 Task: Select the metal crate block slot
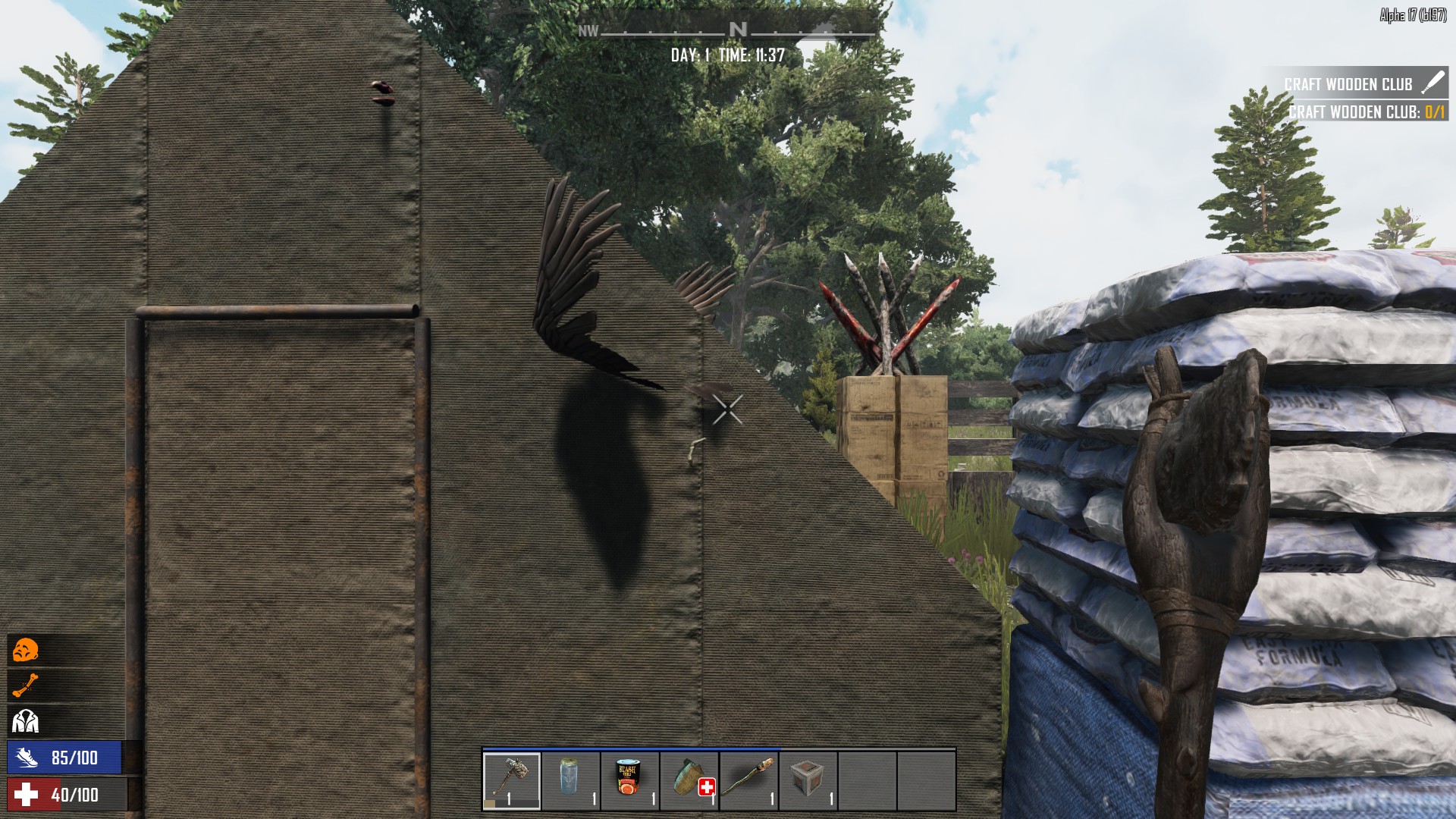pos(808,780)
